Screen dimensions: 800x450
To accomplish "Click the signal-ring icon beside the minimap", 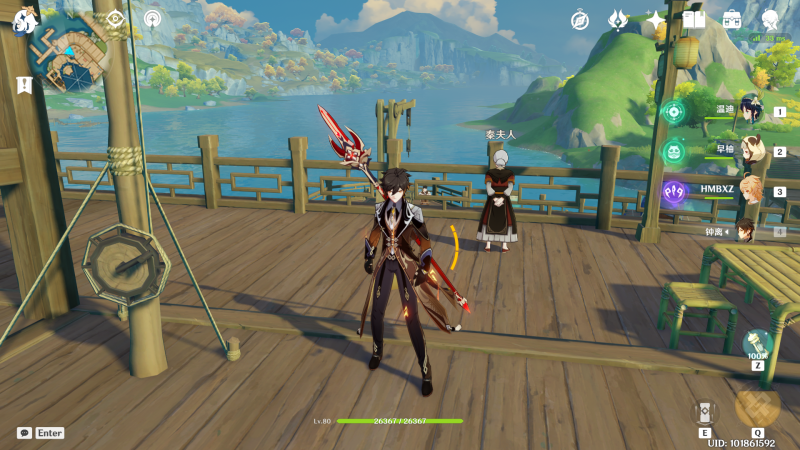I will (x=152, y=18).
